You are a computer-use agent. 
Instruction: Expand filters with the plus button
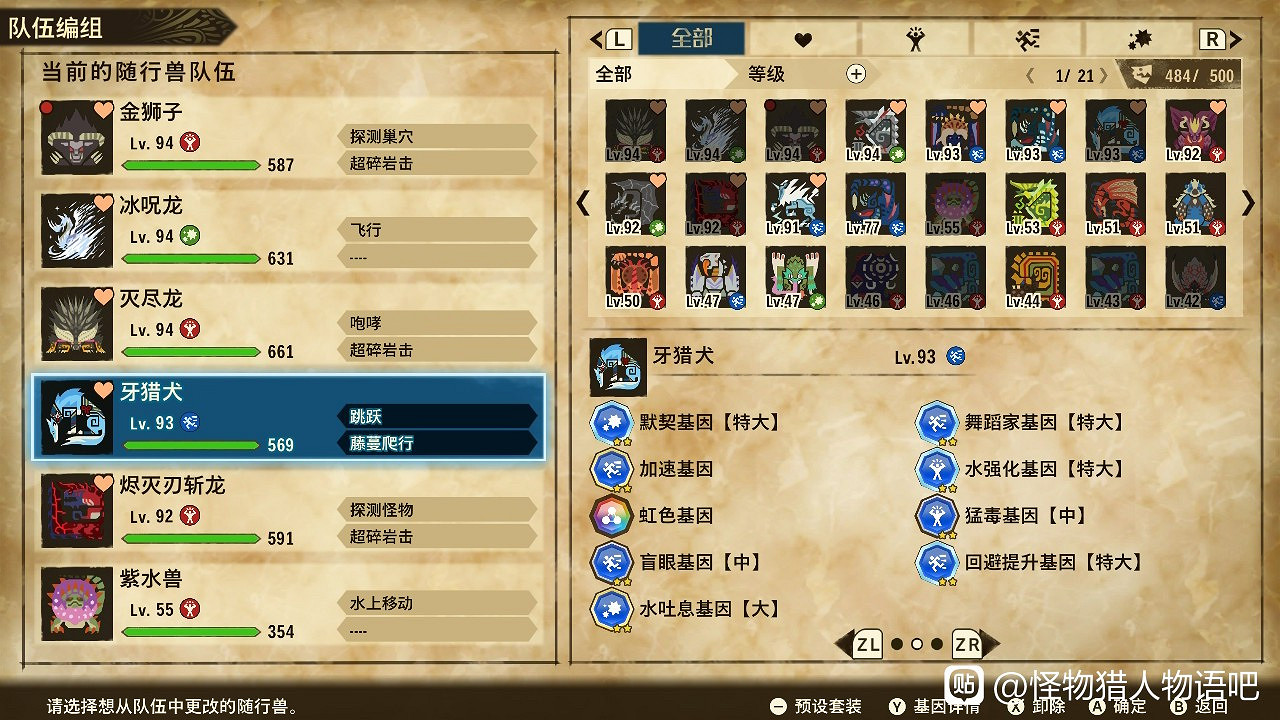coord(855,73)
